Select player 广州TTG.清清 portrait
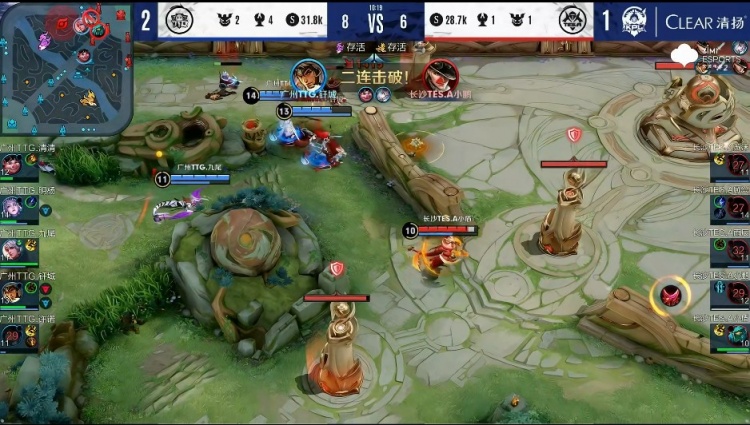Screen dimensions: 750x425 [14, 165]
